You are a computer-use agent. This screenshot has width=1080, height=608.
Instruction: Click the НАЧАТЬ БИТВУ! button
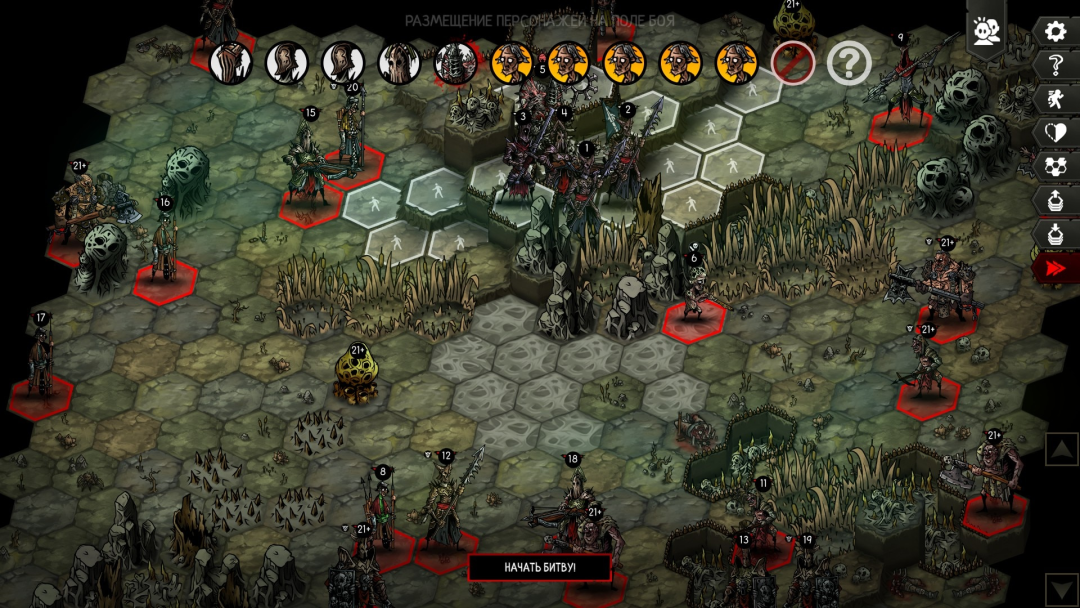point(540,567)
